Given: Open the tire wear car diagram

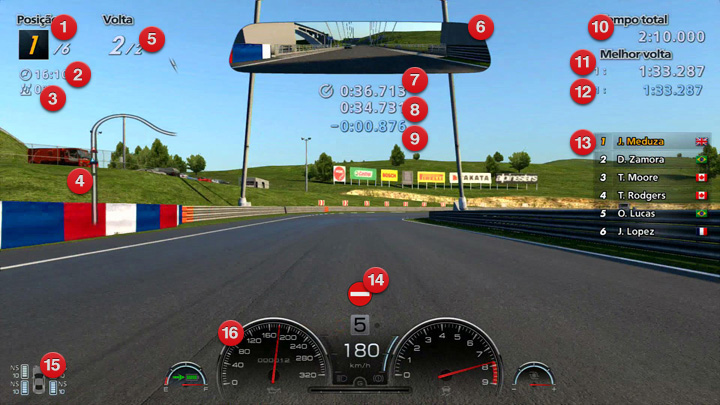Looking at the screenshot, I should pyautogui.click(x=38, y=381).
